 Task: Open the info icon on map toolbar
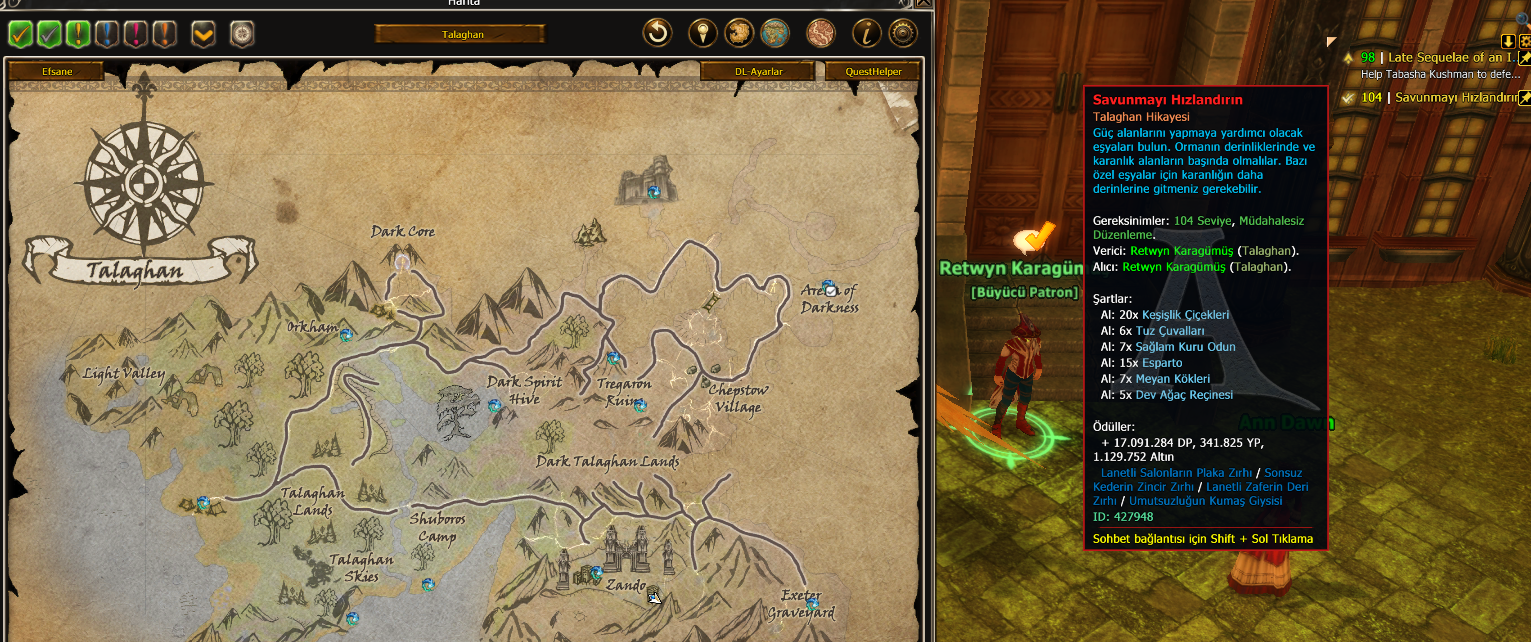click(866, 34)
